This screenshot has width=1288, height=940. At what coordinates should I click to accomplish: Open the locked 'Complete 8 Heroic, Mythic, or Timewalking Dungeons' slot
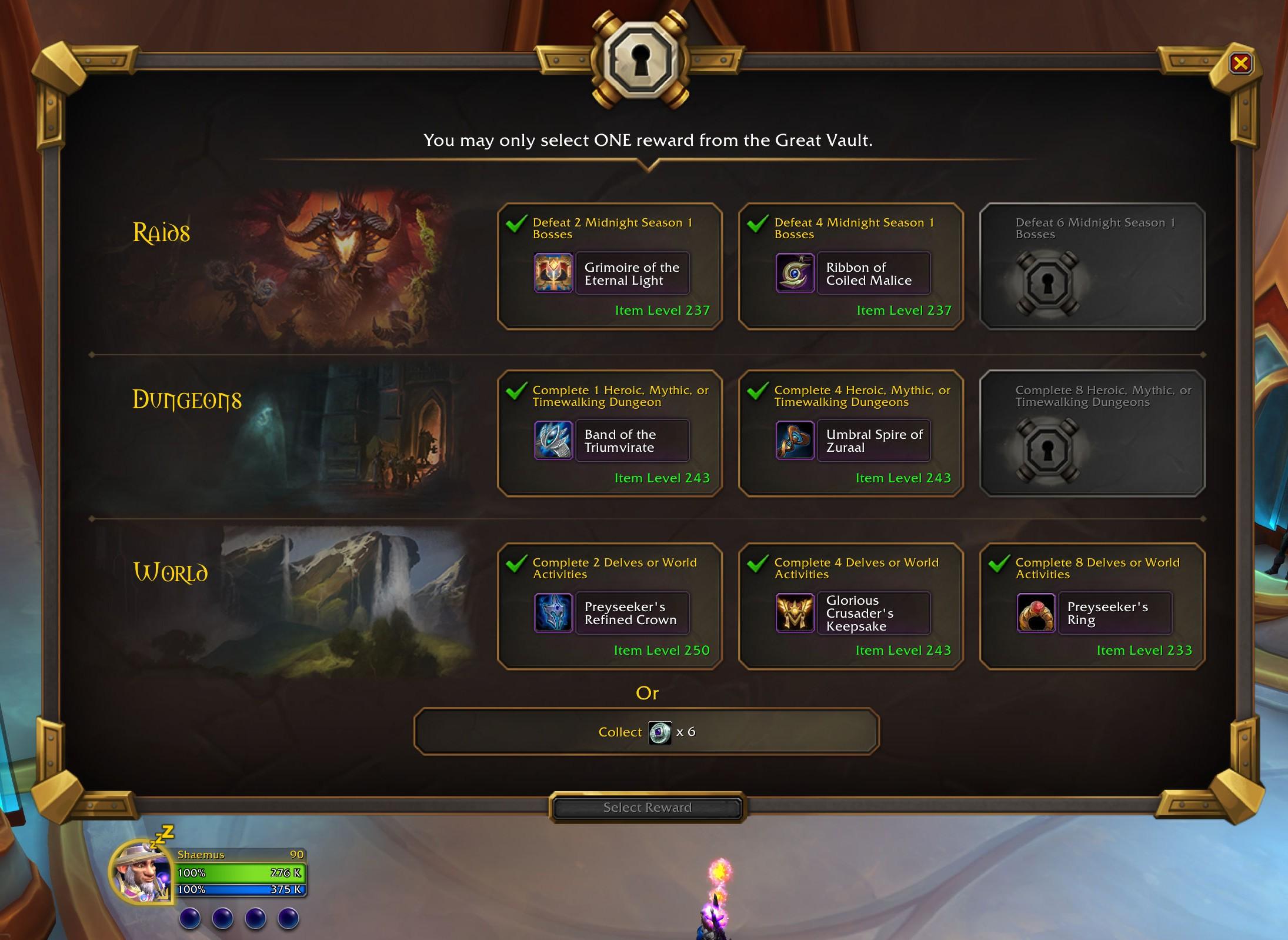pos(1091,434)
